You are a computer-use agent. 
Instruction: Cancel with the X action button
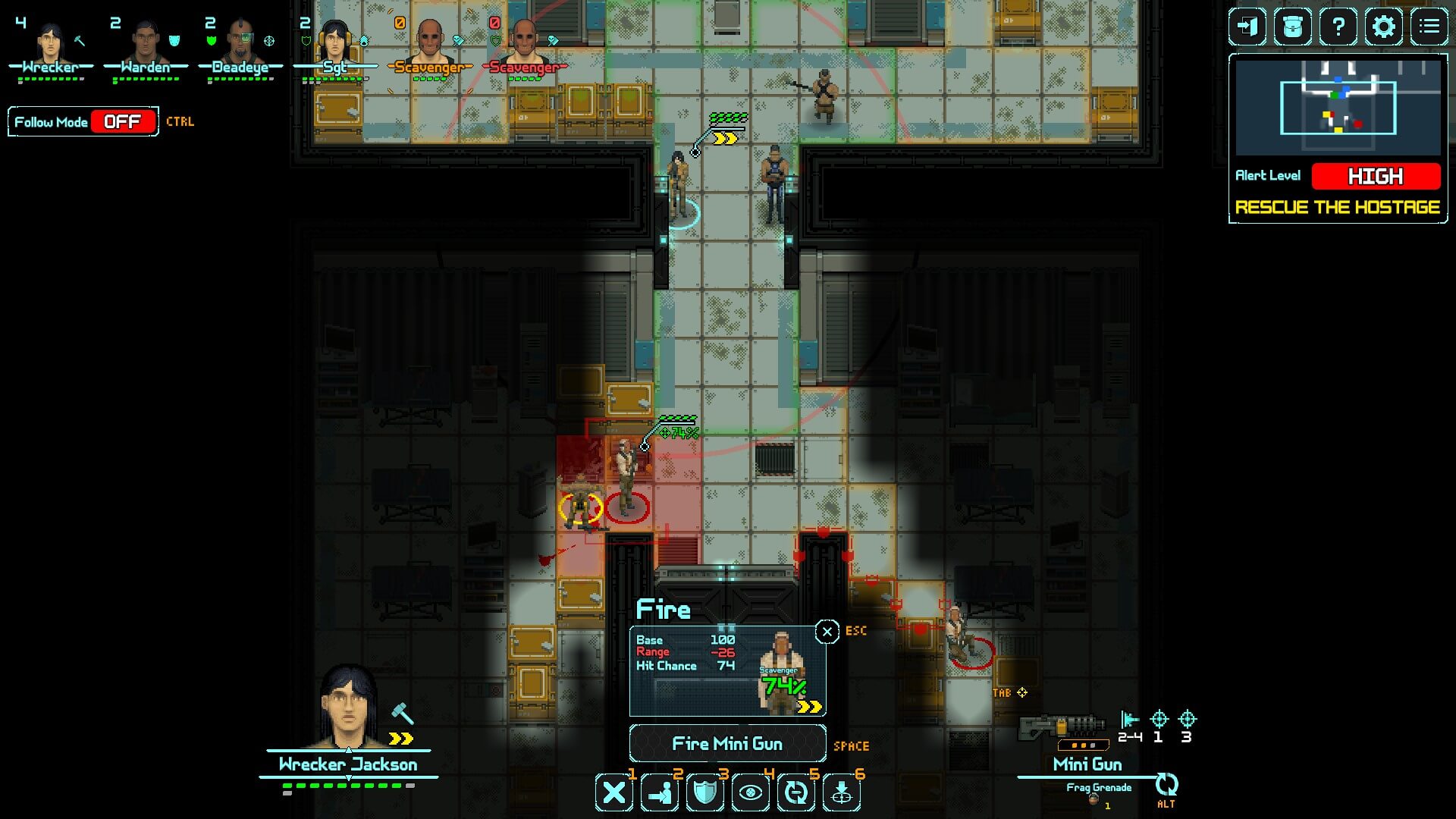point(613,793)
